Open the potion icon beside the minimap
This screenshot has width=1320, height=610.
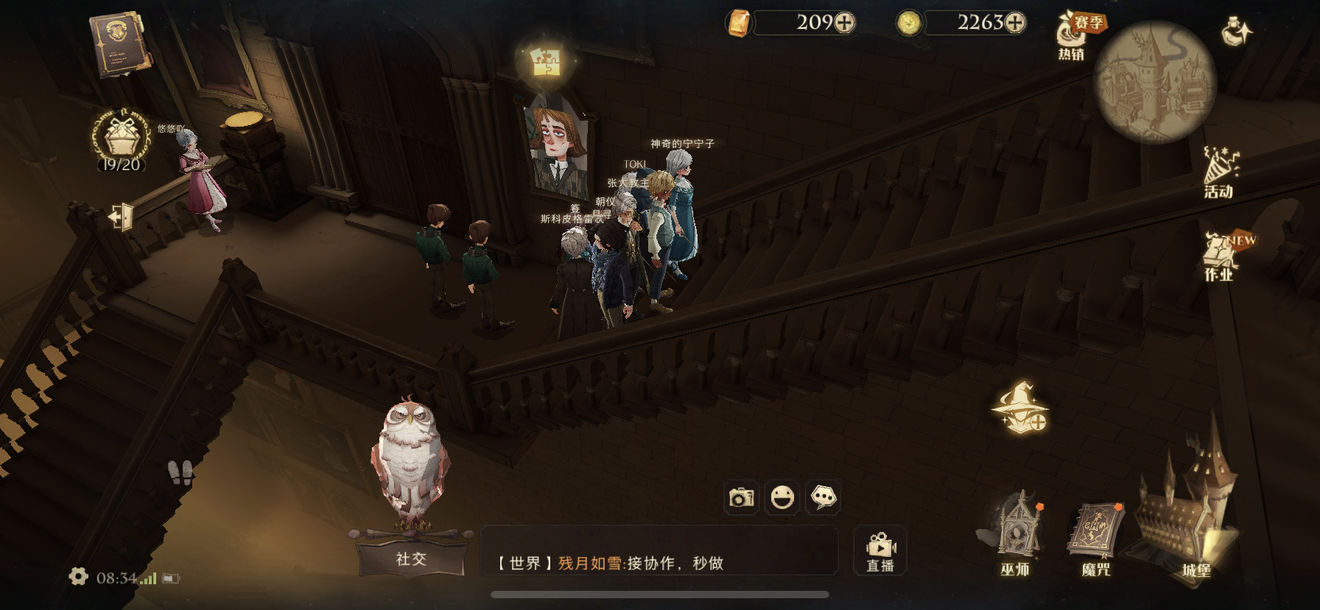point(1237,32)
